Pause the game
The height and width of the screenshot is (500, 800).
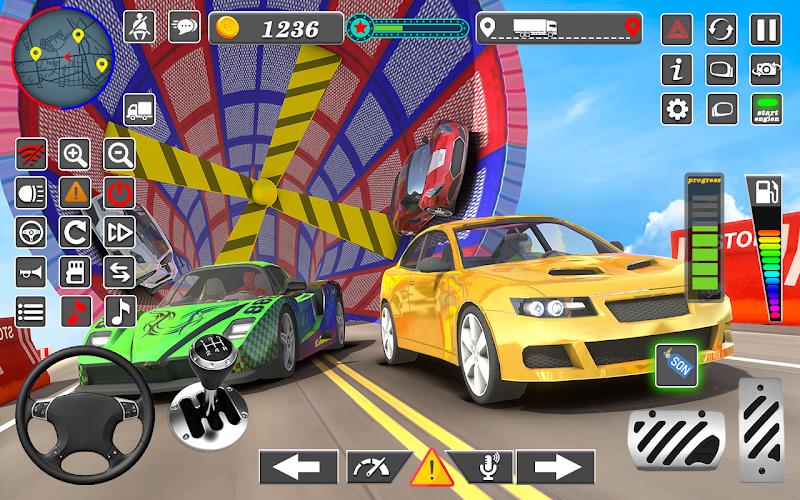[765, 29]
